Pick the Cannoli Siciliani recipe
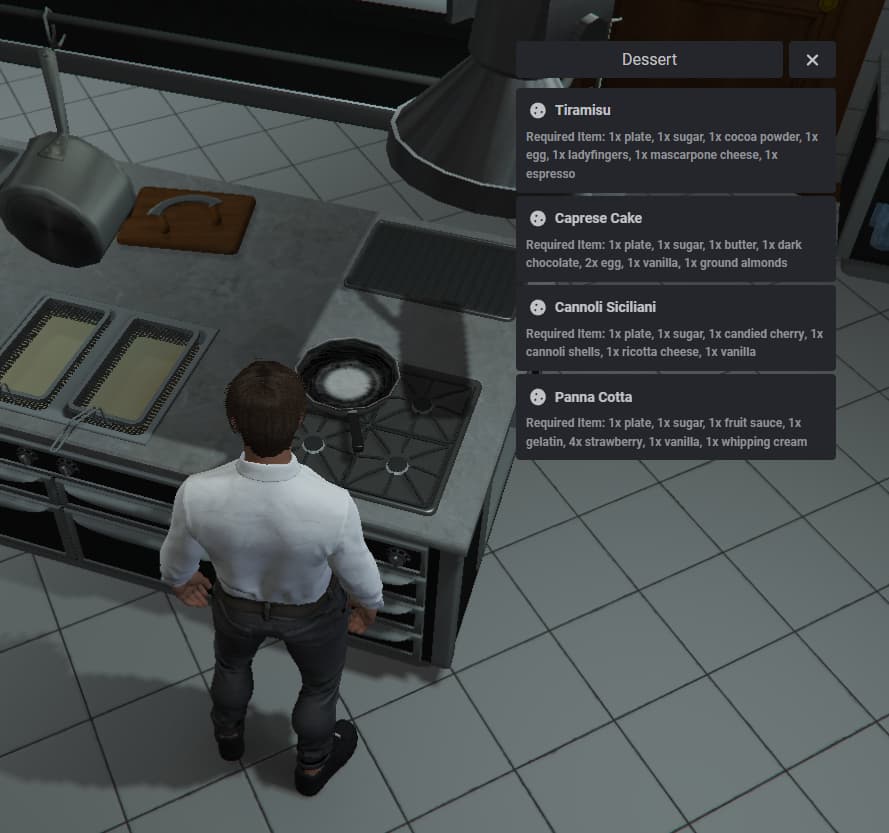The height and width of the screenshot is (833, 889). (x=675, y=328)
